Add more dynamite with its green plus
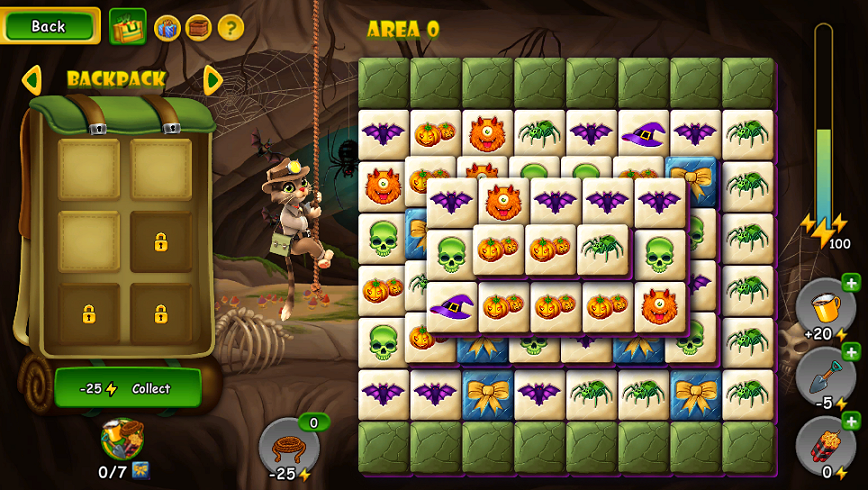 tap(851, 421)
